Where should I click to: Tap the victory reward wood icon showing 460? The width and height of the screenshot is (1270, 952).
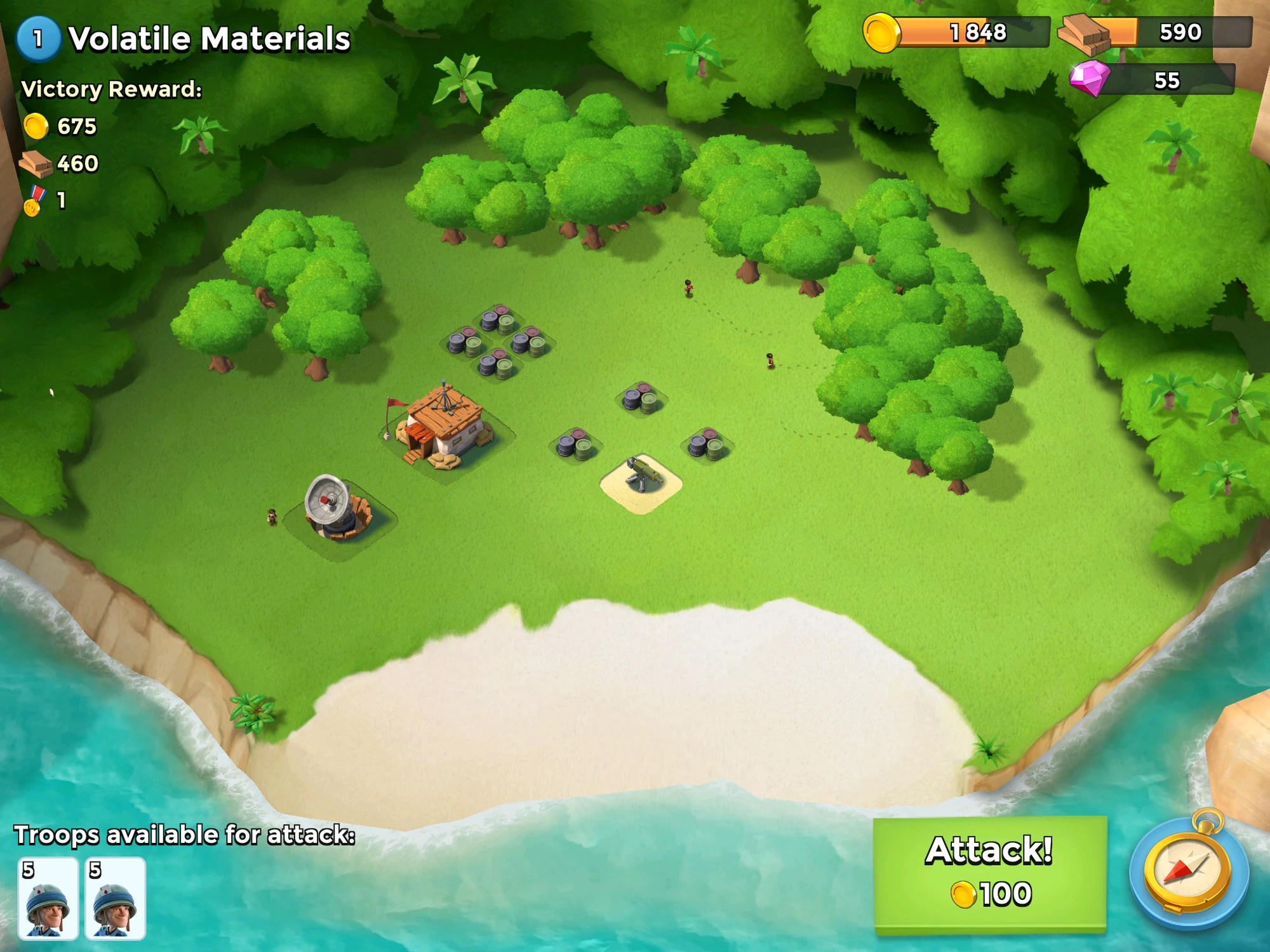tap(35, 165)
